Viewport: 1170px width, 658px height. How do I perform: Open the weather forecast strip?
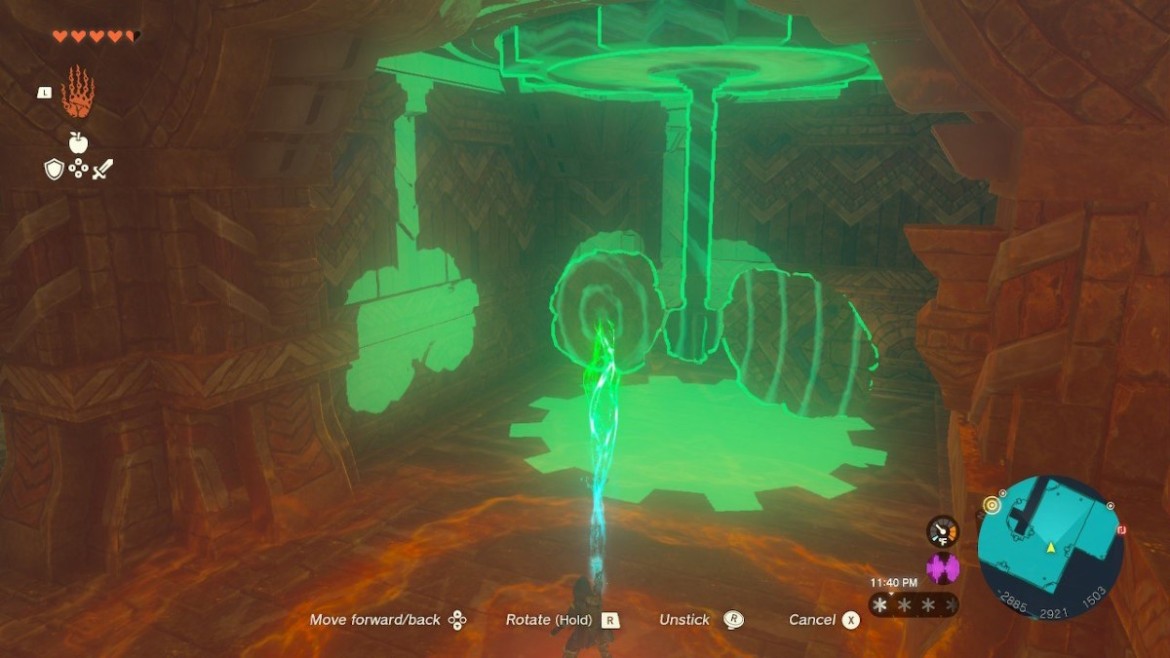[913, 604]
